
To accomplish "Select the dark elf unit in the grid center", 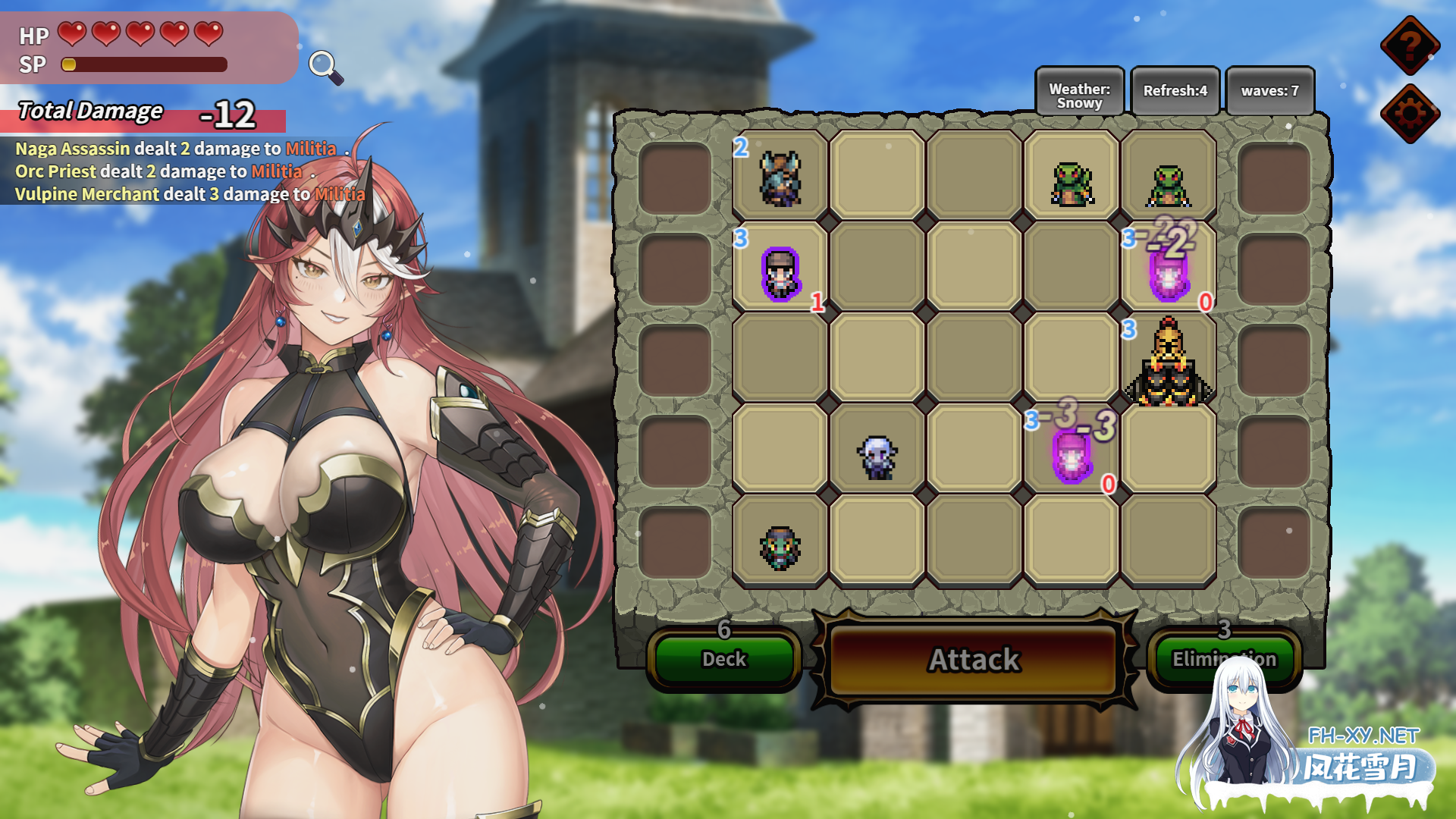I will (x=876, y=455).
